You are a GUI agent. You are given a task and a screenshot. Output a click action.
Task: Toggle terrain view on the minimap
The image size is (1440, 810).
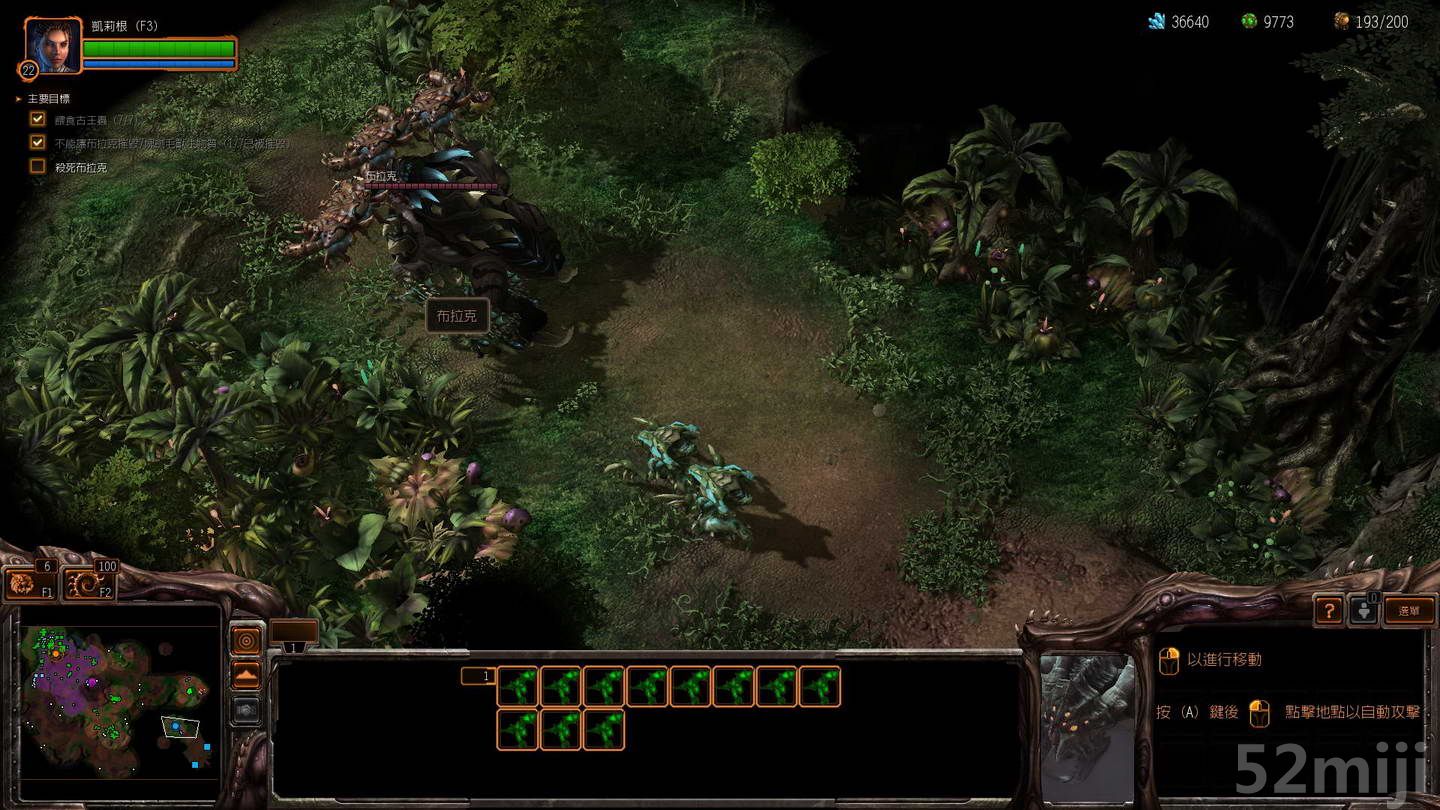(245, 672)
